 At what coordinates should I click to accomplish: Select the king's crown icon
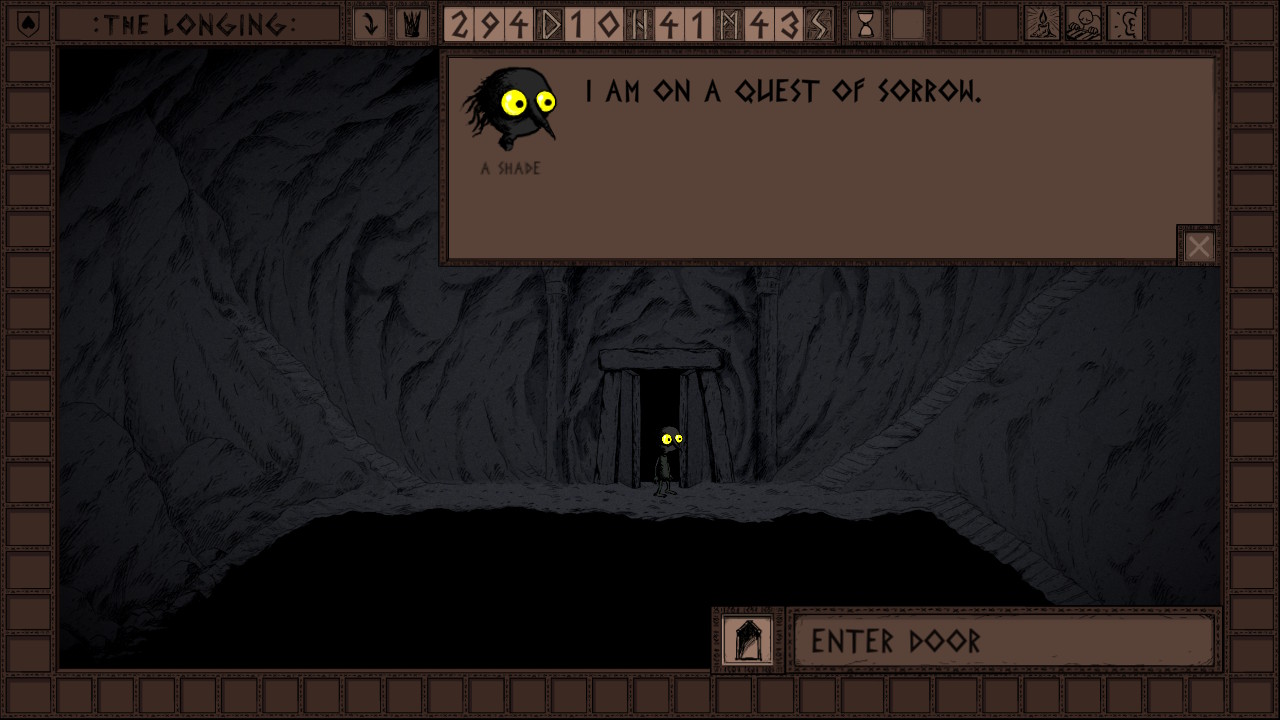click(x=410, y=25)
